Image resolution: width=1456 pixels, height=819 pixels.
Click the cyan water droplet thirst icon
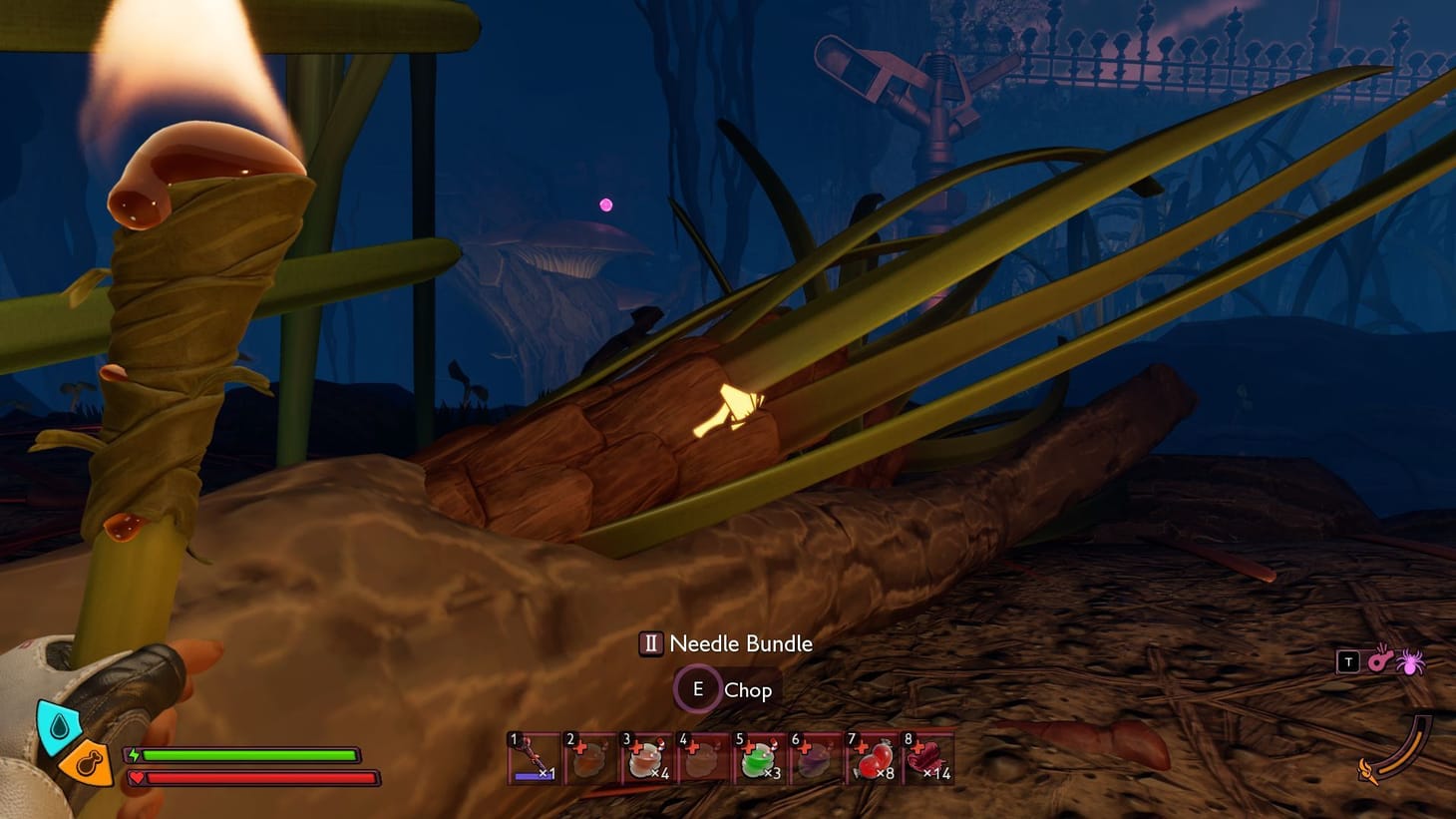click(x=60, y=725)
